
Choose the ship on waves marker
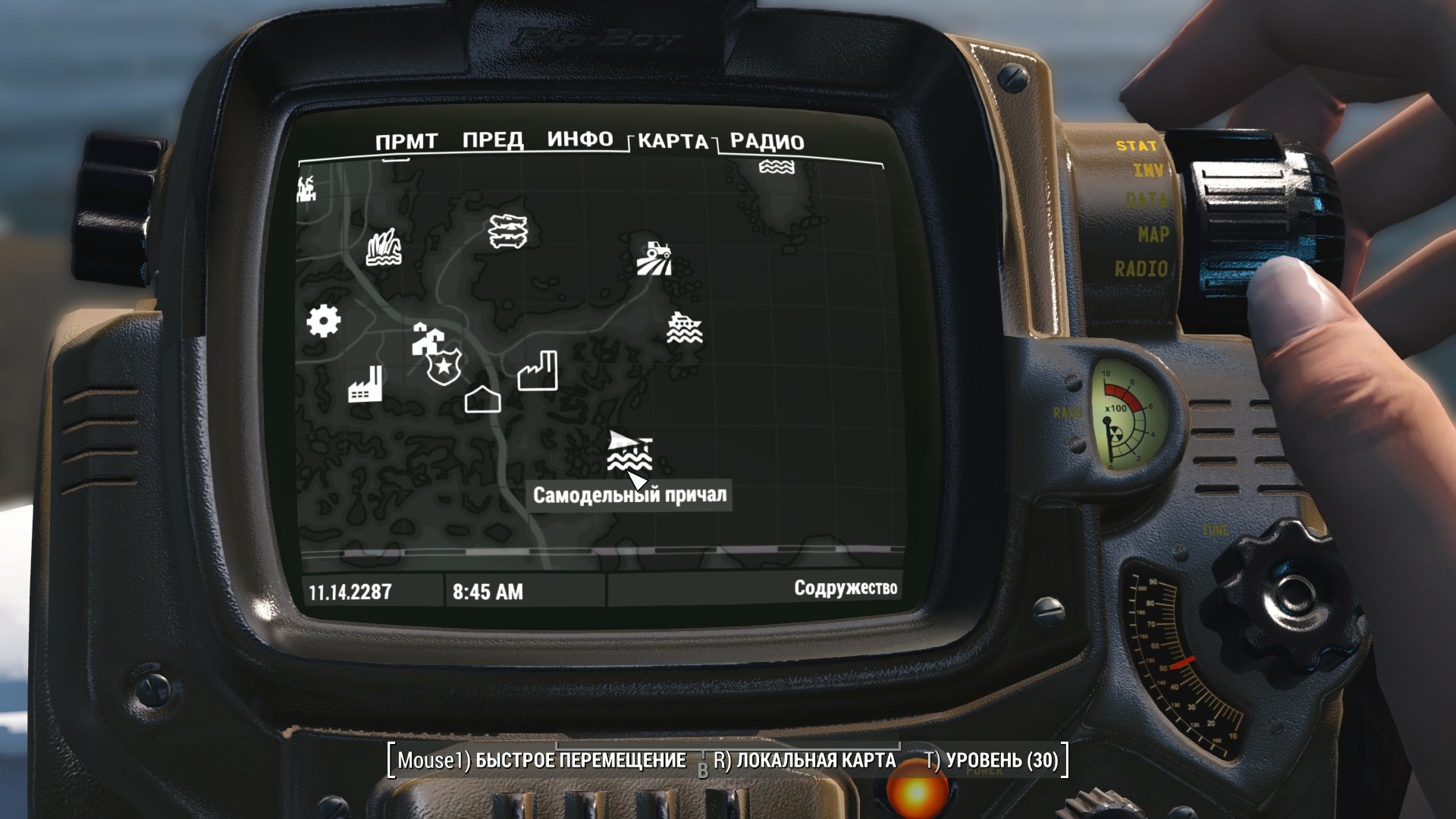click(x=684, y=328)
